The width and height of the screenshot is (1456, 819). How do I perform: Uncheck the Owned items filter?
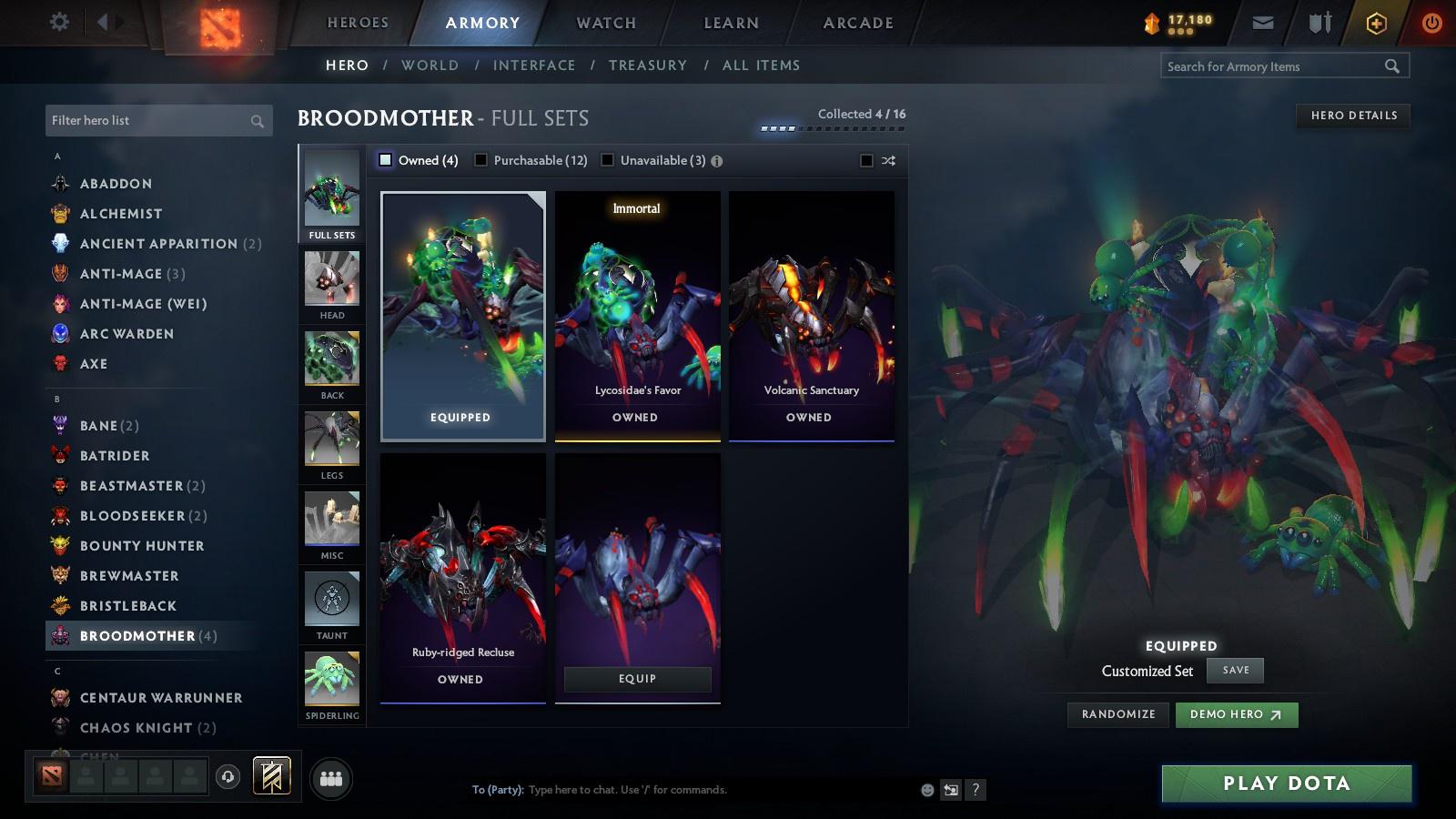point(386,160)
